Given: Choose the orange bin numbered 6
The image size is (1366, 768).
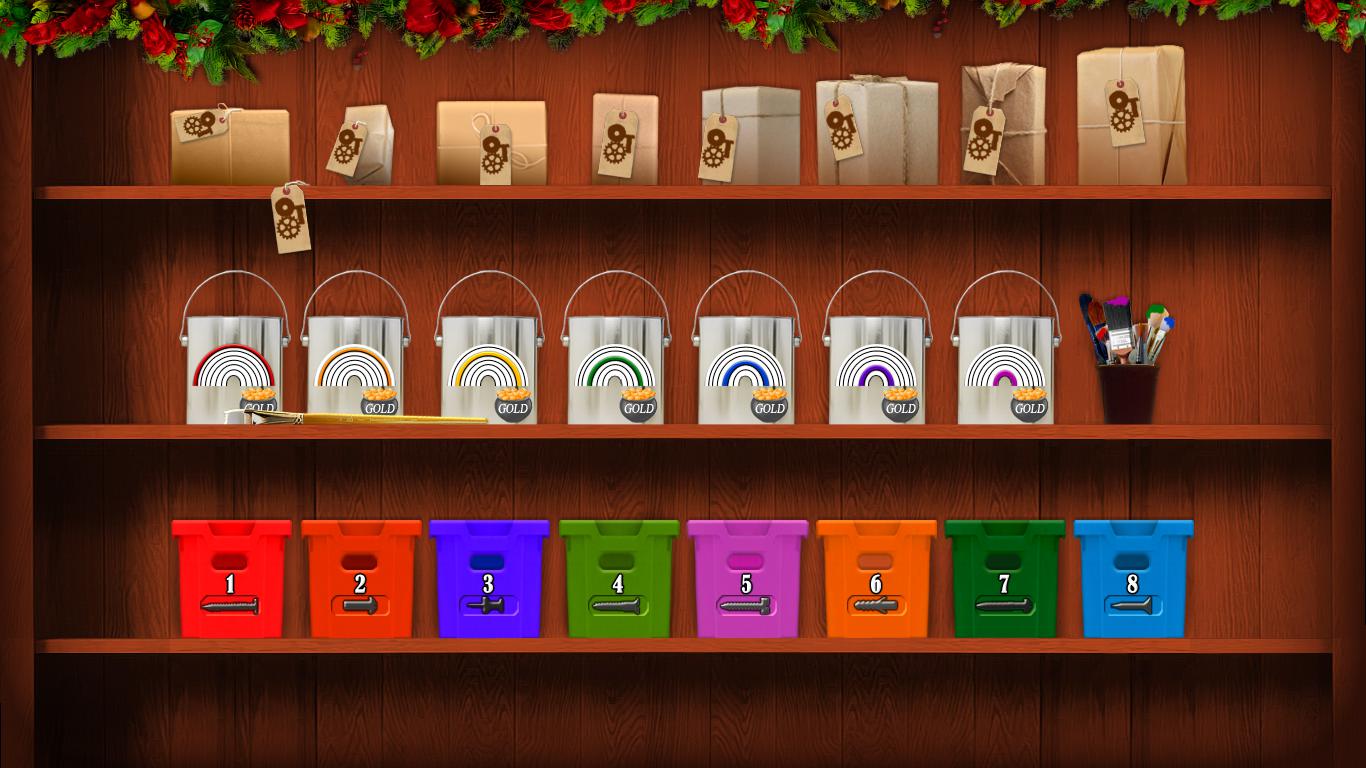Looking at the screenshot, I should pyautogui.click(x=876, y=579).
